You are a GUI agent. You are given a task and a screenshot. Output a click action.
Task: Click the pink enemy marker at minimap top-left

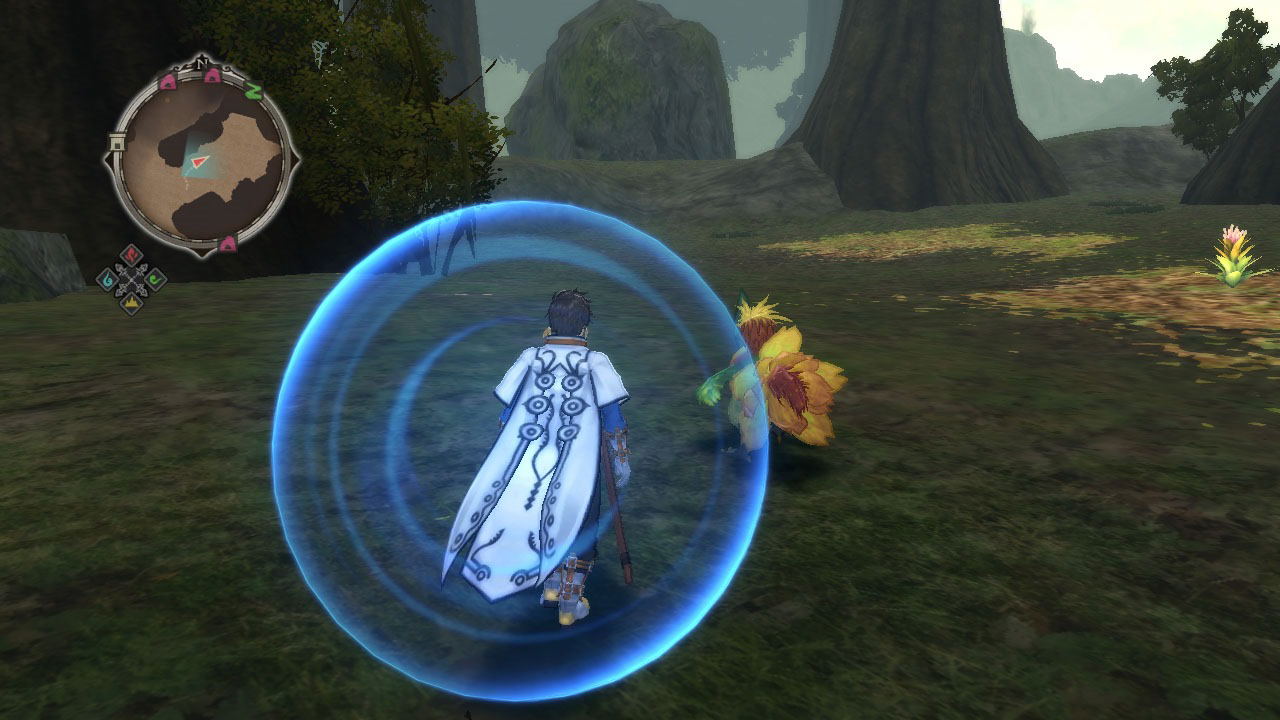[x=168, y=81]
